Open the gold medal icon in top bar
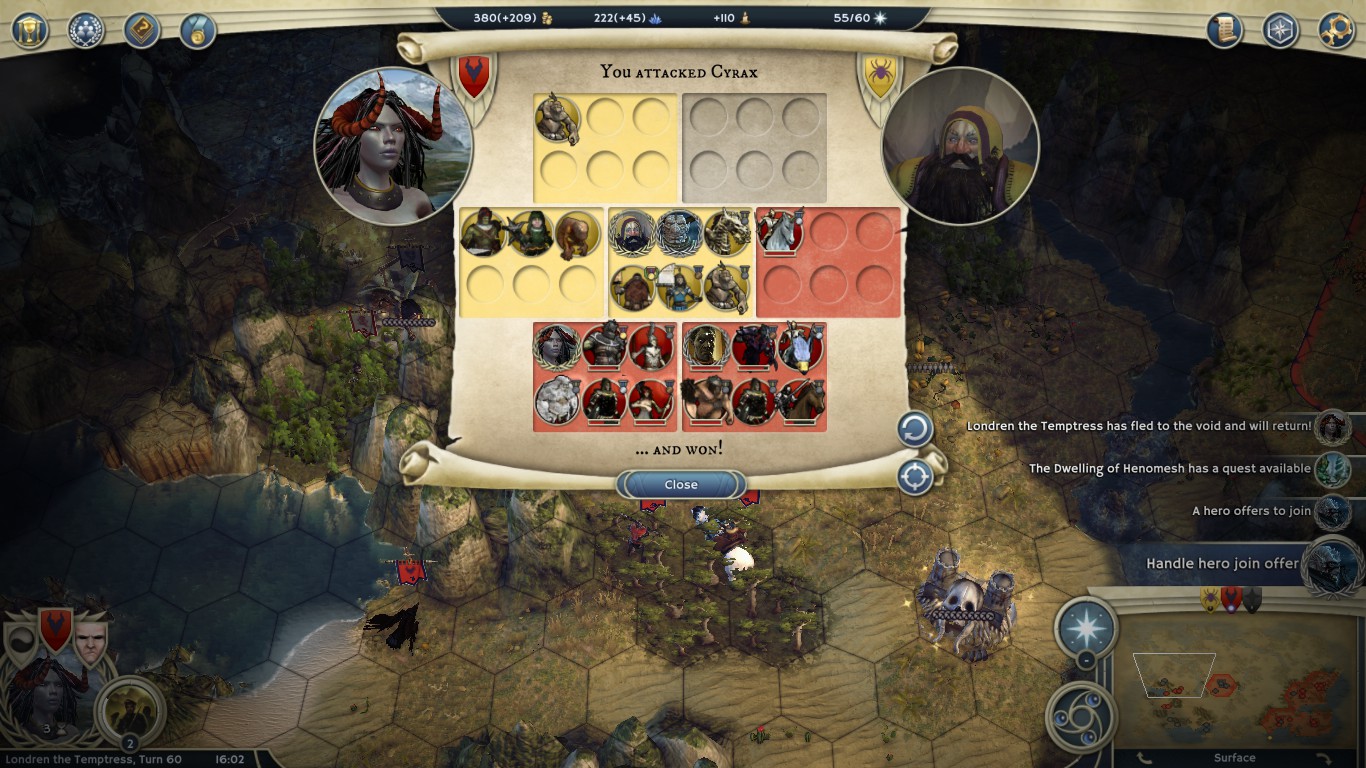 [198, 30]
